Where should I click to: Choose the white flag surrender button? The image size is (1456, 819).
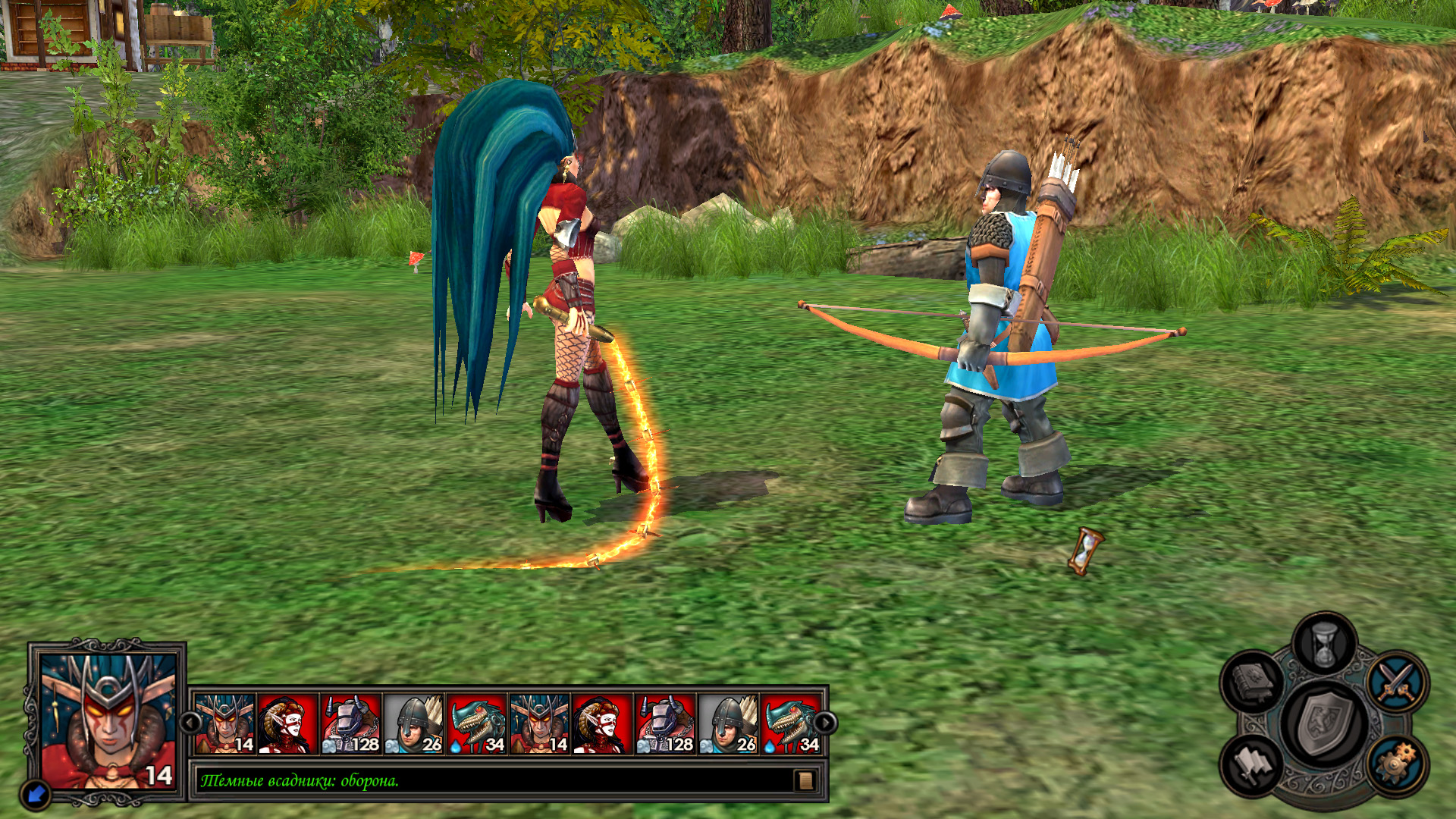(x=1253, y=764)
